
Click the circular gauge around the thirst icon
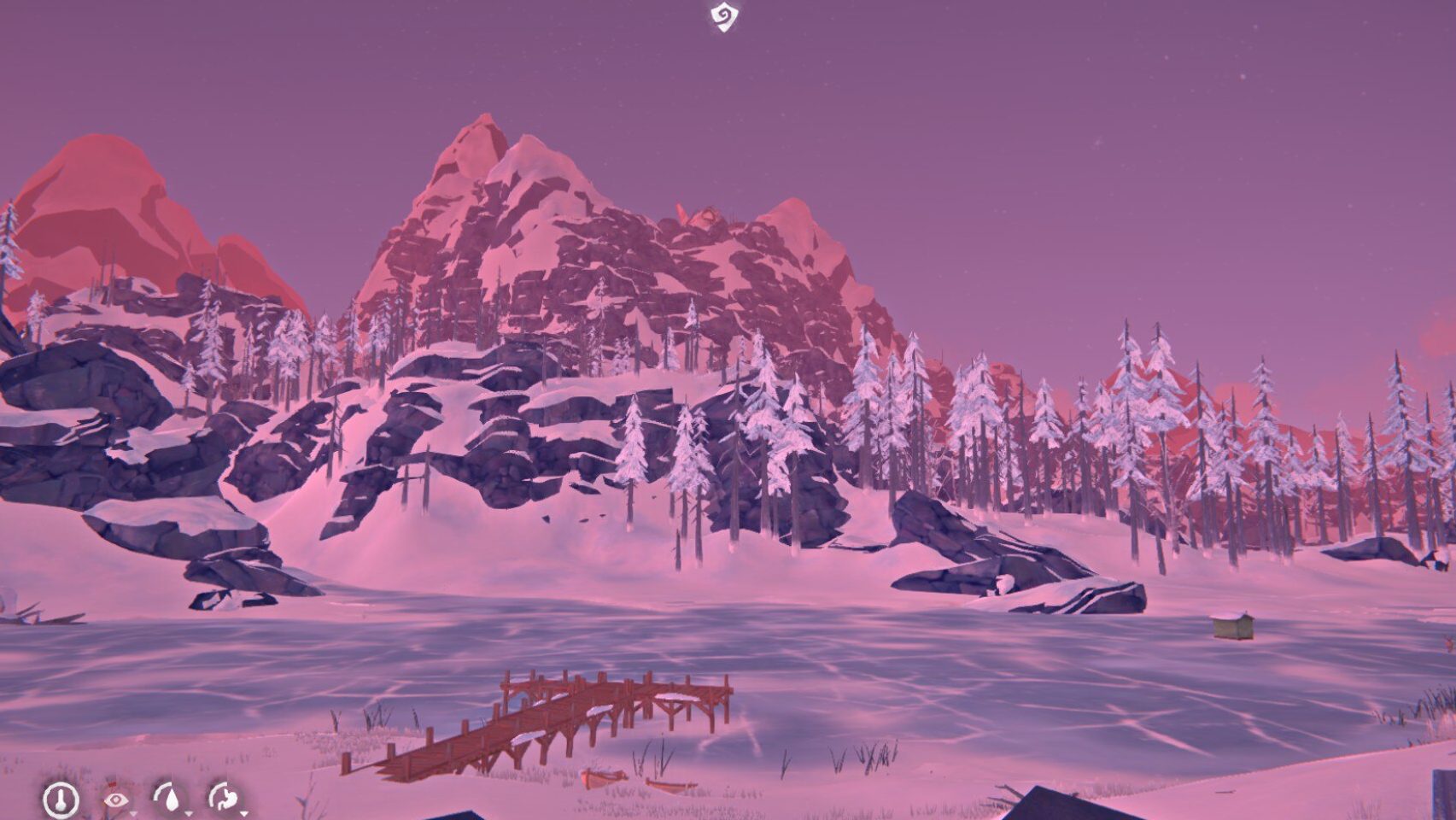pos(157,791)
